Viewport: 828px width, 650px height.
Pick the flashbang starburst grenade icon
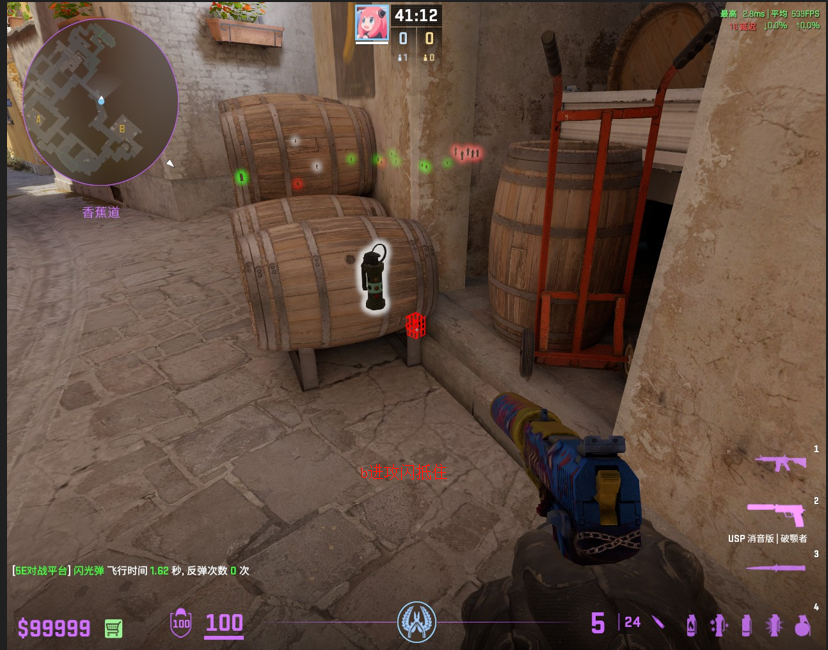point(773,625)
